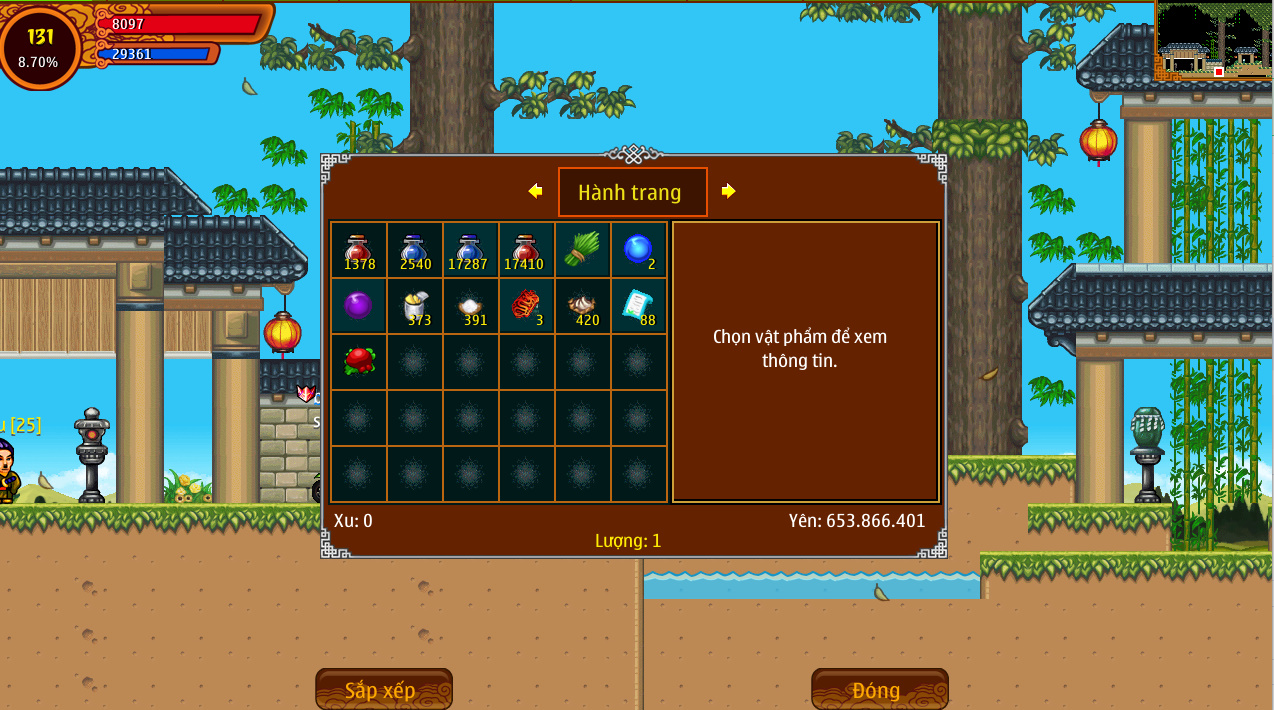Pick the blue orb with count 2
The width and height of the screenshot is (1274, 710).
pos(639,250)
